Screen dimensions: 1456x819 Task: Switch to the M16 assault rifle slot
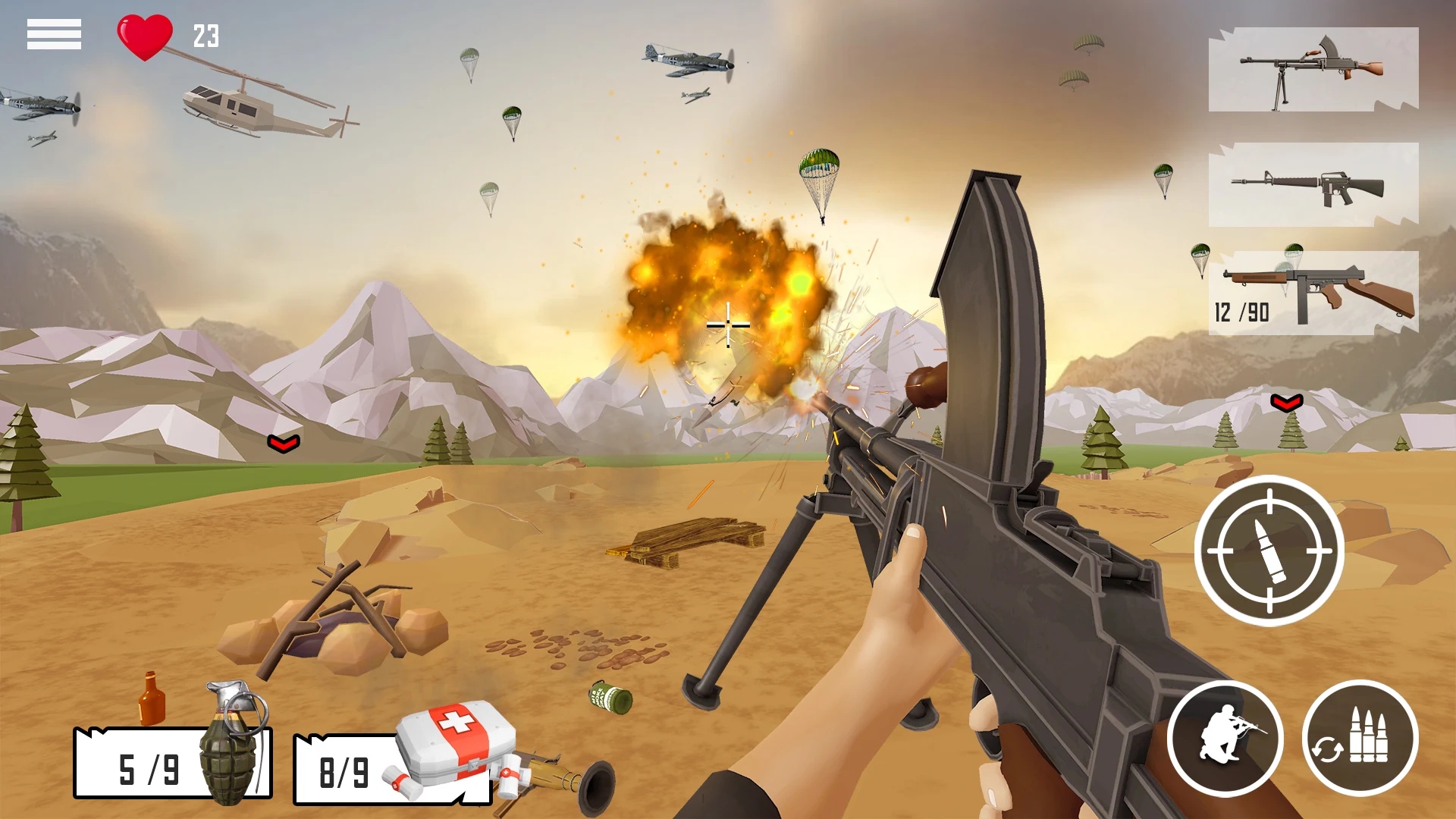(1313, 185)
